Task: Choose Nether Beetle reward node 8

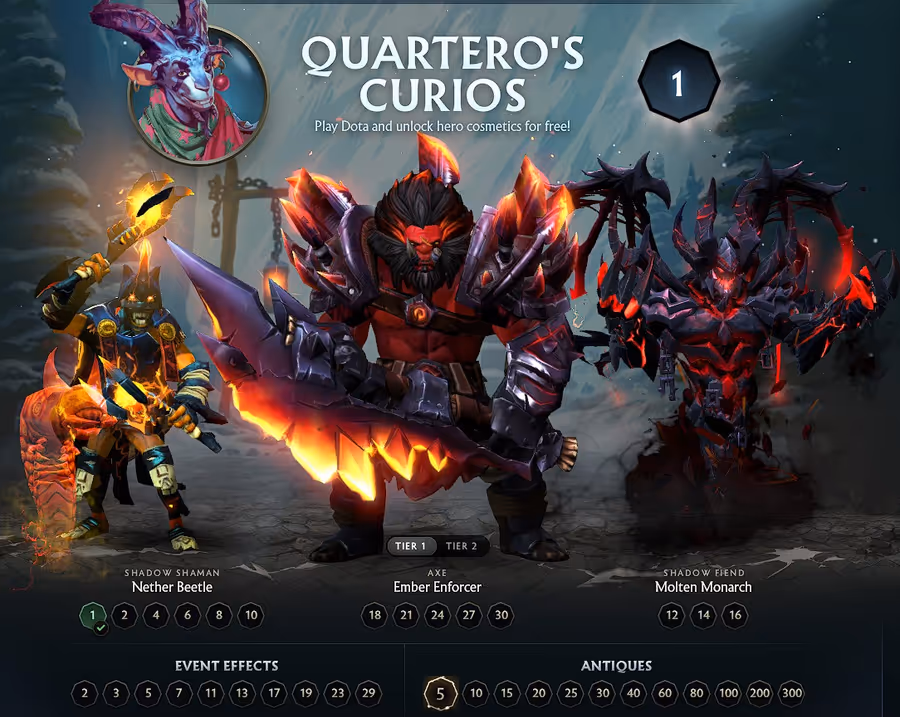Action: point(219,615)
